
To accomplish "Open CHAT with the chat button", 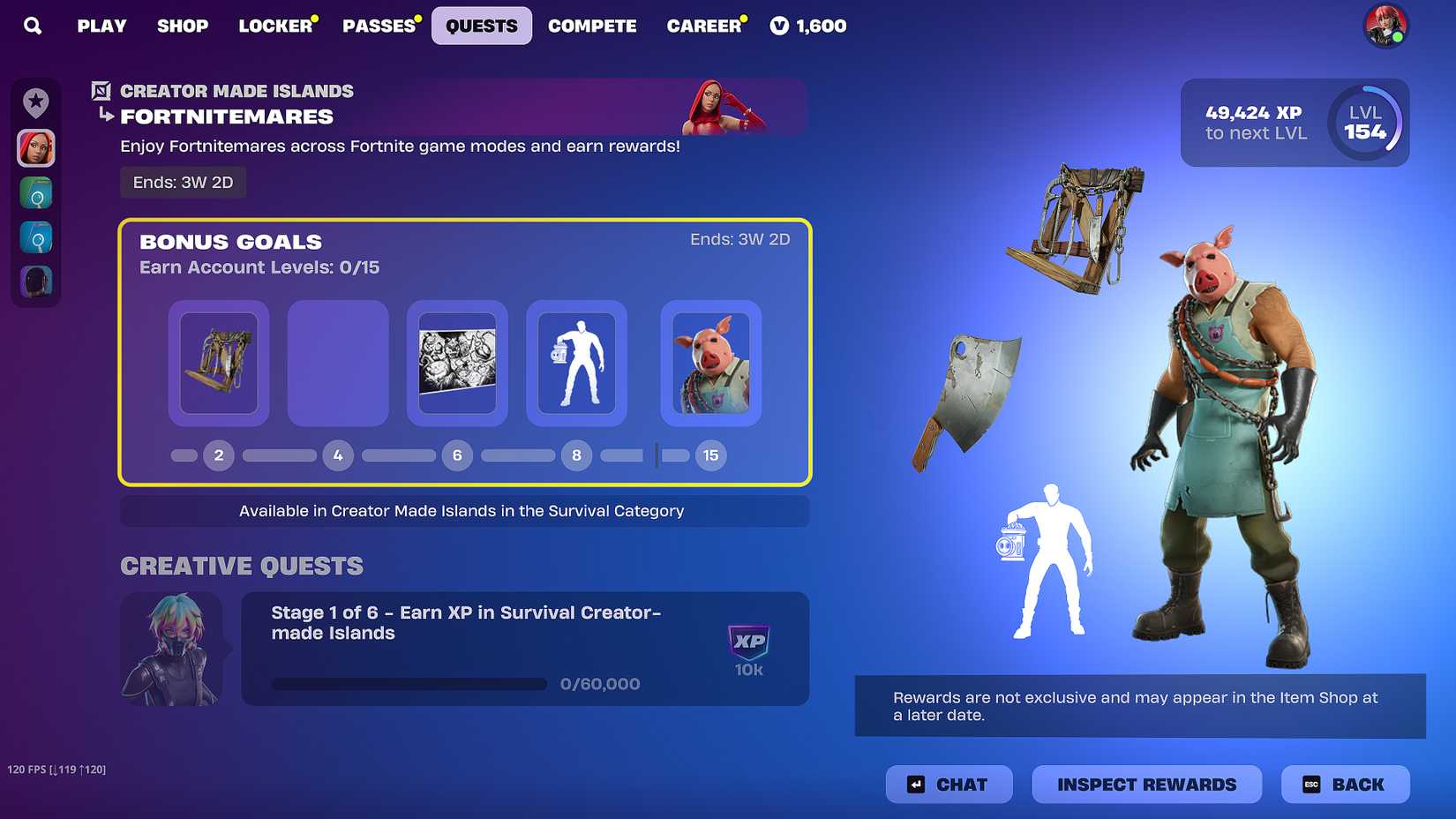I will 949,784.
